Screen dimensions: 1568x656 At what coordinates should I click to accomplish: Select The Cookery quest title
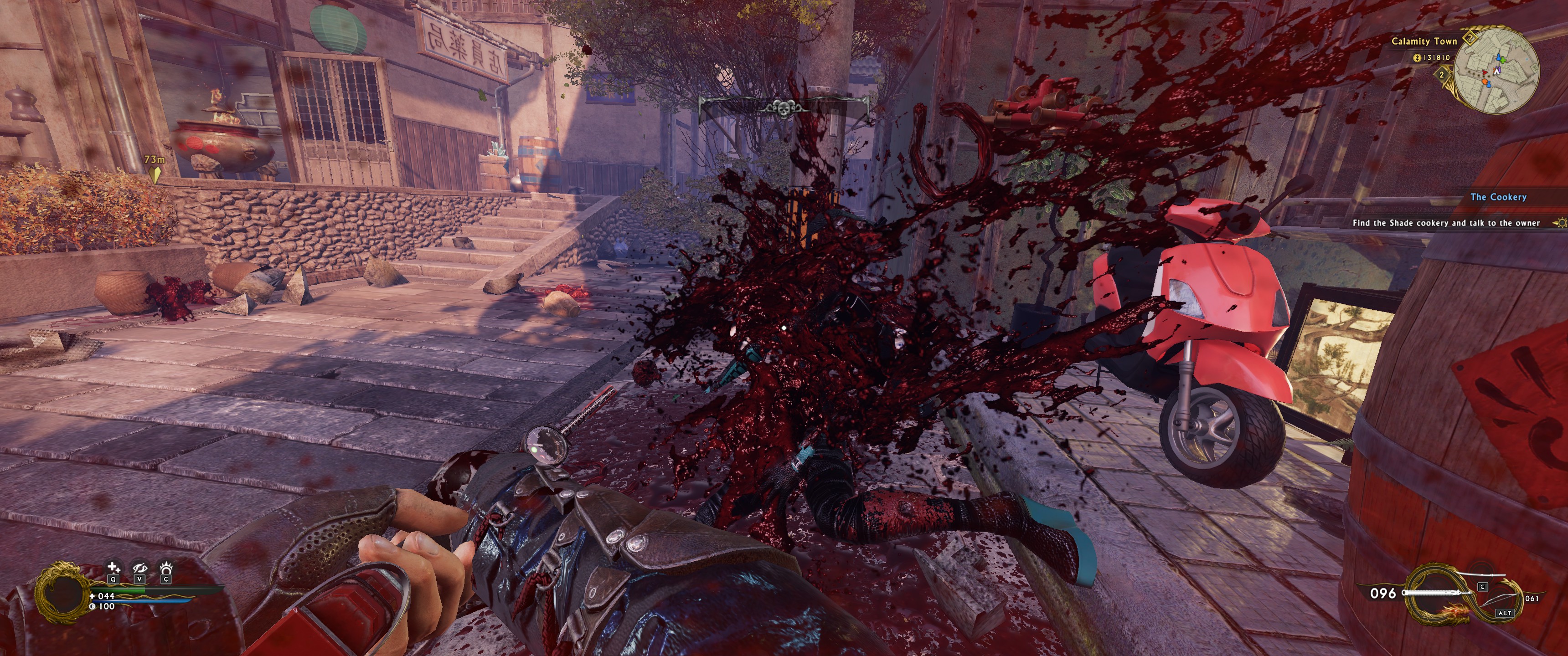point(1498,197)
